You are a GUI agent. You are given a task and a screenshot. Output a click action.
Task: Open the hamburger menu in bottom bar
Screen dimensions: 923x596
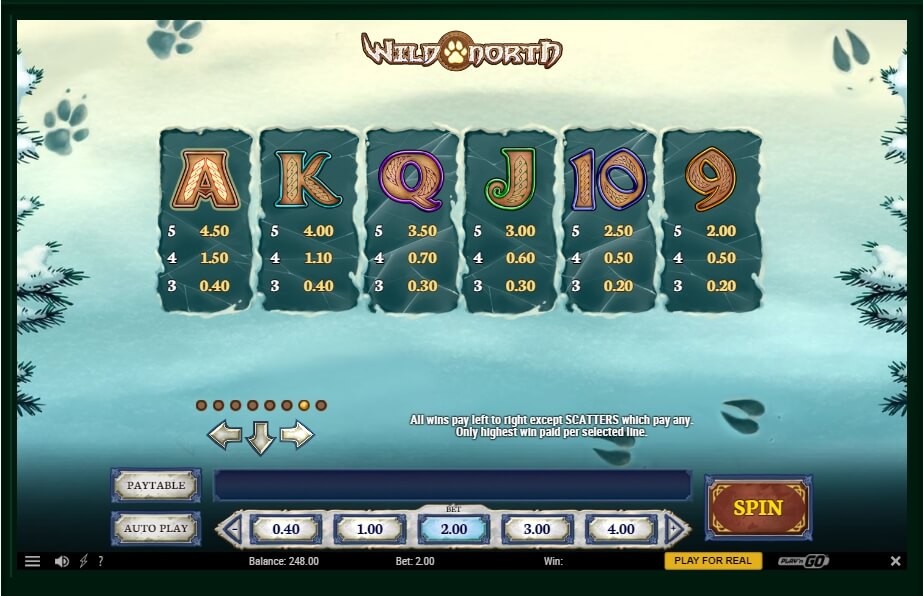(x=33, y=561)
